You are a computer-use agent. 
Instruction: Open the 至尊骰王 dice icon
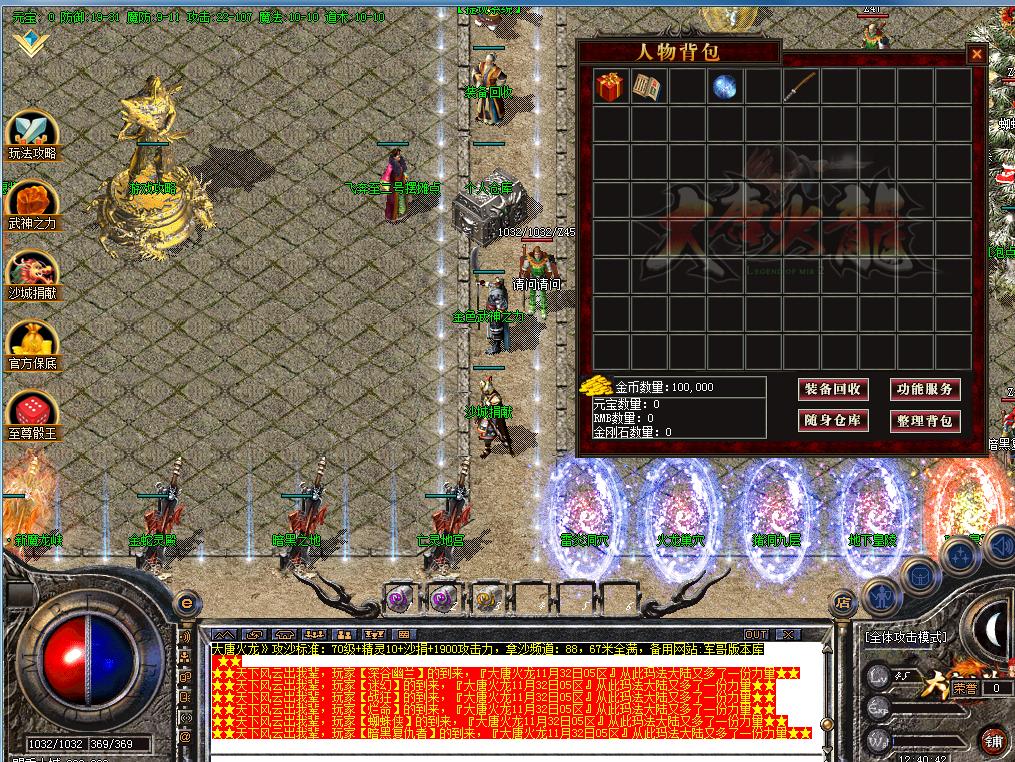coord(32,415)
